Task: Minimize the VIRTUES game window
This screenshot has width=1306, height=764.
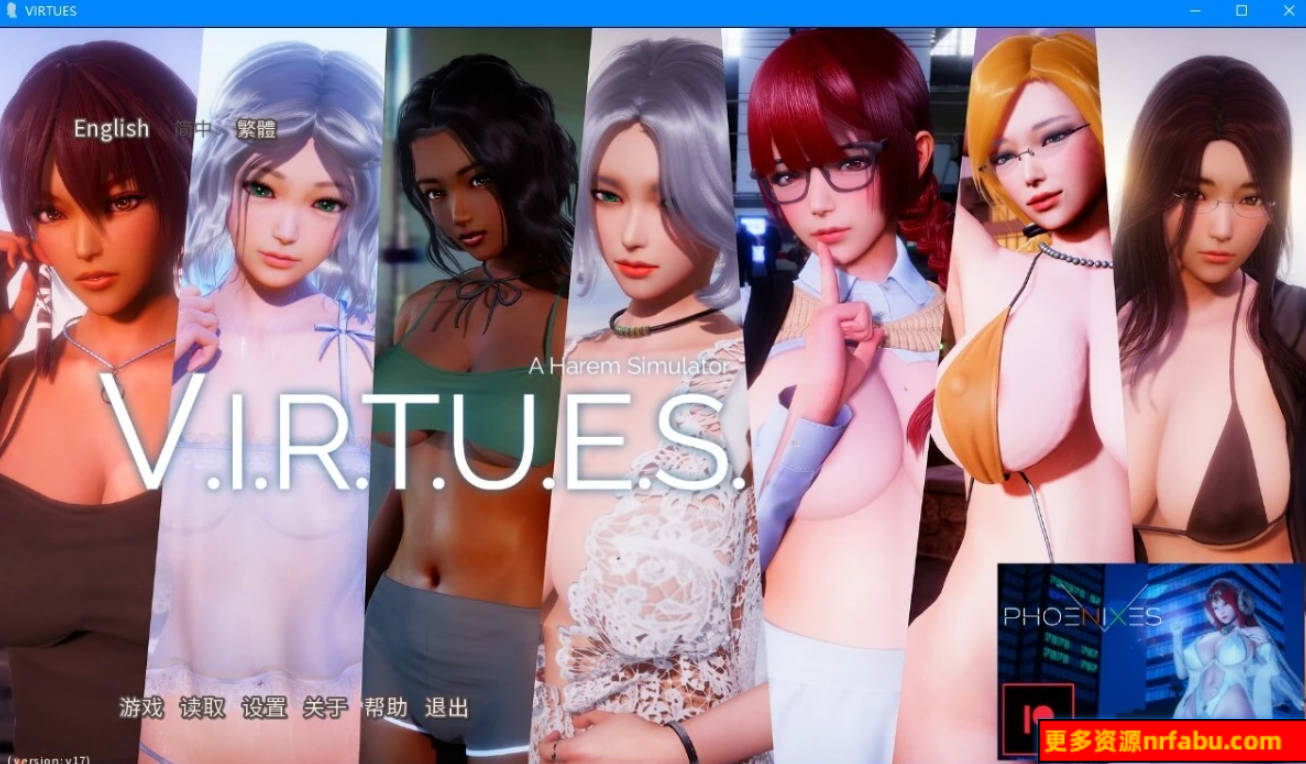Action: coord(1194,11)
